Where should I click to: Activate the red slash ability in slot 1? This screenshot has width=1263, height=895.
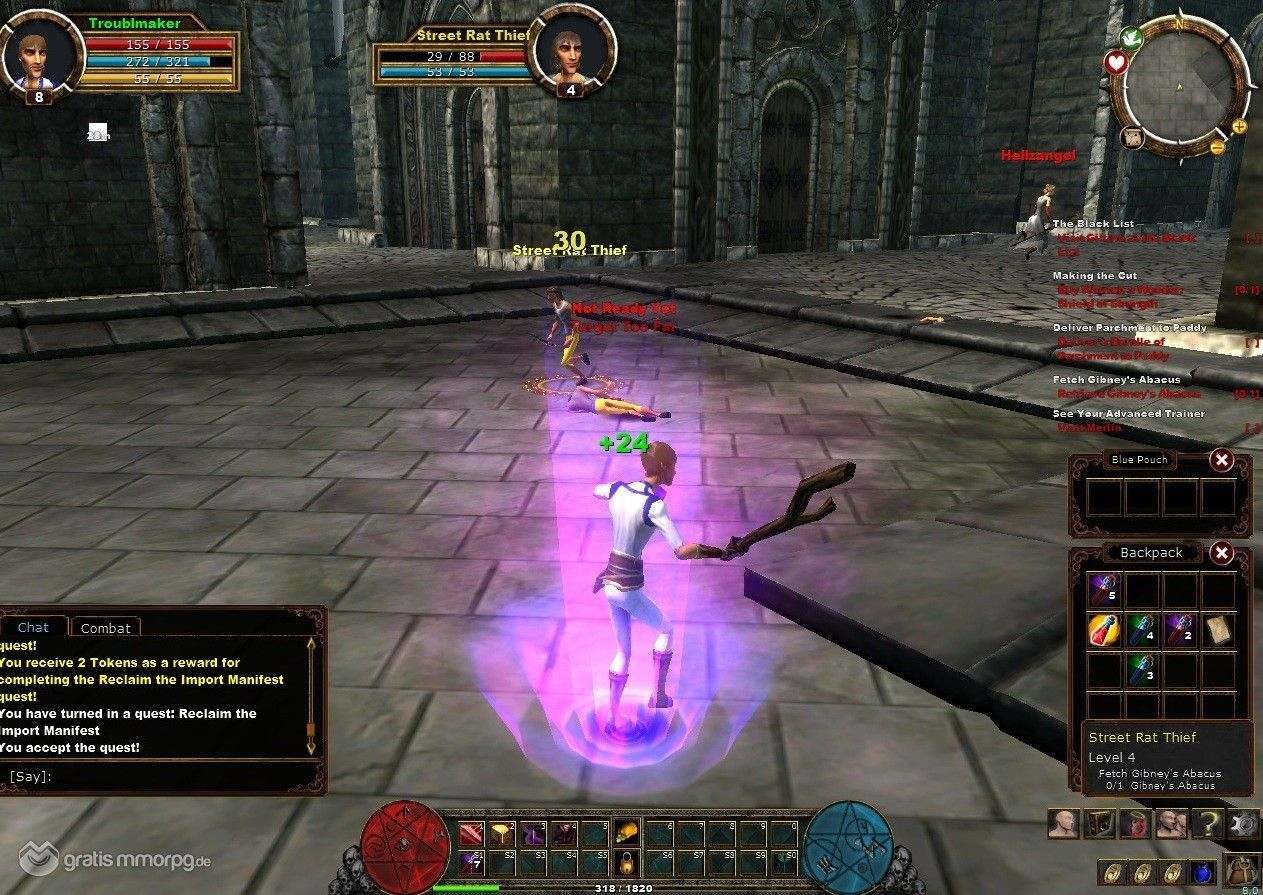coord(472,833)
